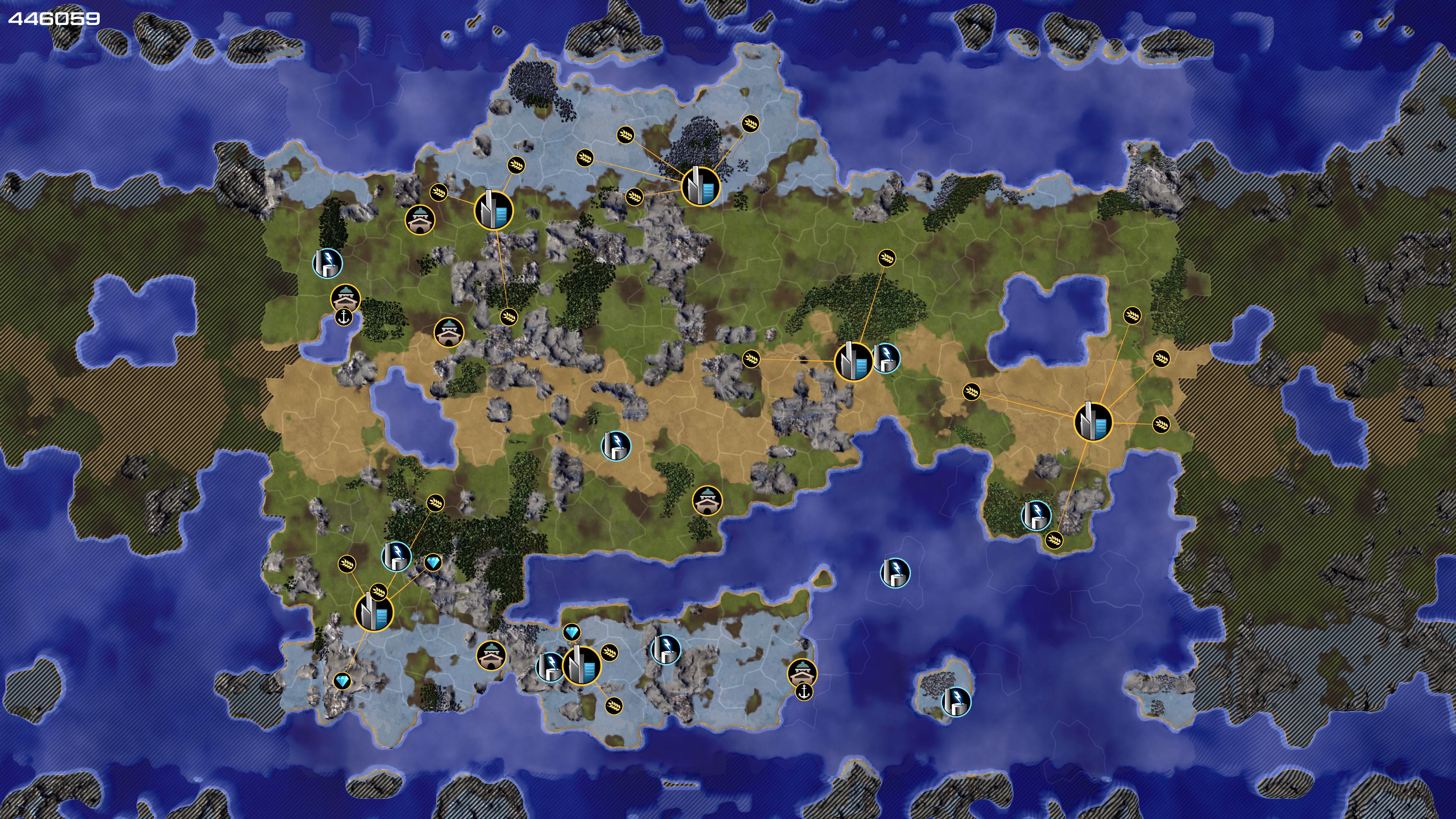
Task: Click the power plant on the small snowy island
Action: 956,701
